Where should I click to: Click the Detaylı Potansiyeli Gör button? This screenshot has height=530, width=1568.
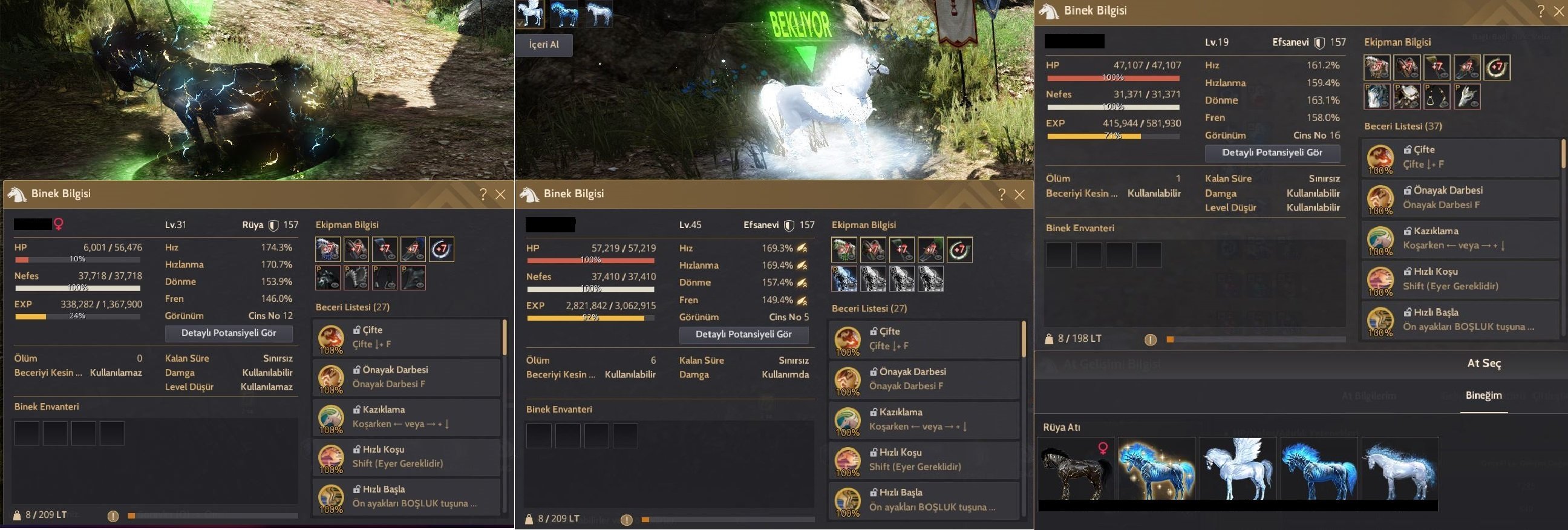click(x=1272, y=153)
